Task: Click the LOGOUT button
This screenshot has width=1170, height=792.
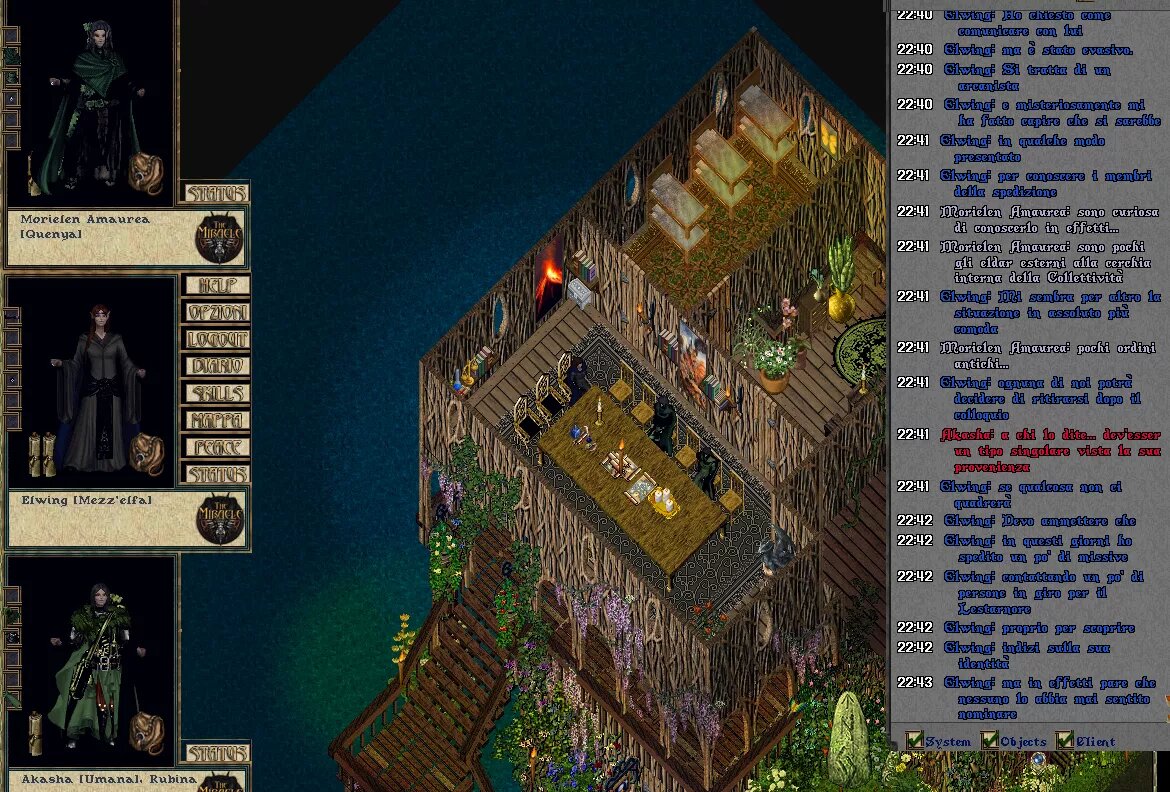Action: (215, 340)
